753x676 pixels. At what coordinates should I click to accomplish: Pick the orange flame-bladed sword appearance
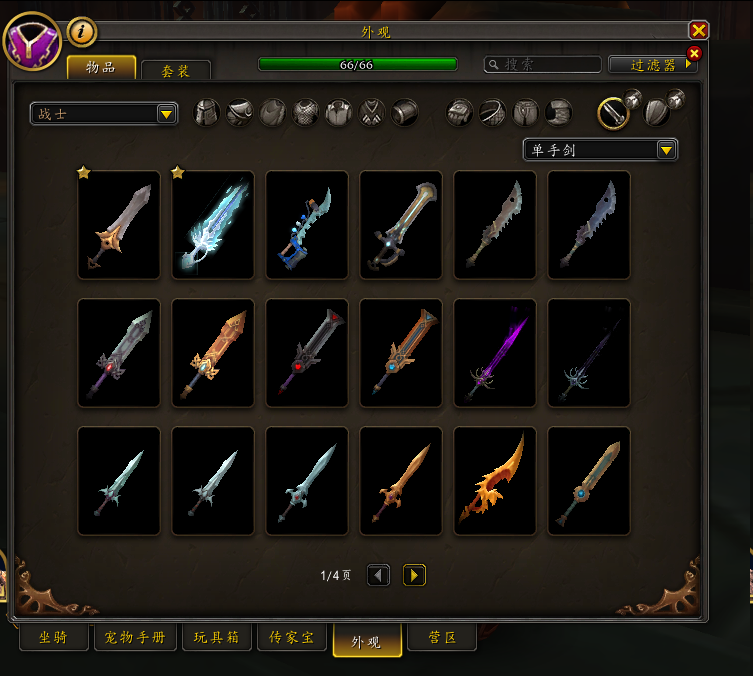click(x=495, y=481)
